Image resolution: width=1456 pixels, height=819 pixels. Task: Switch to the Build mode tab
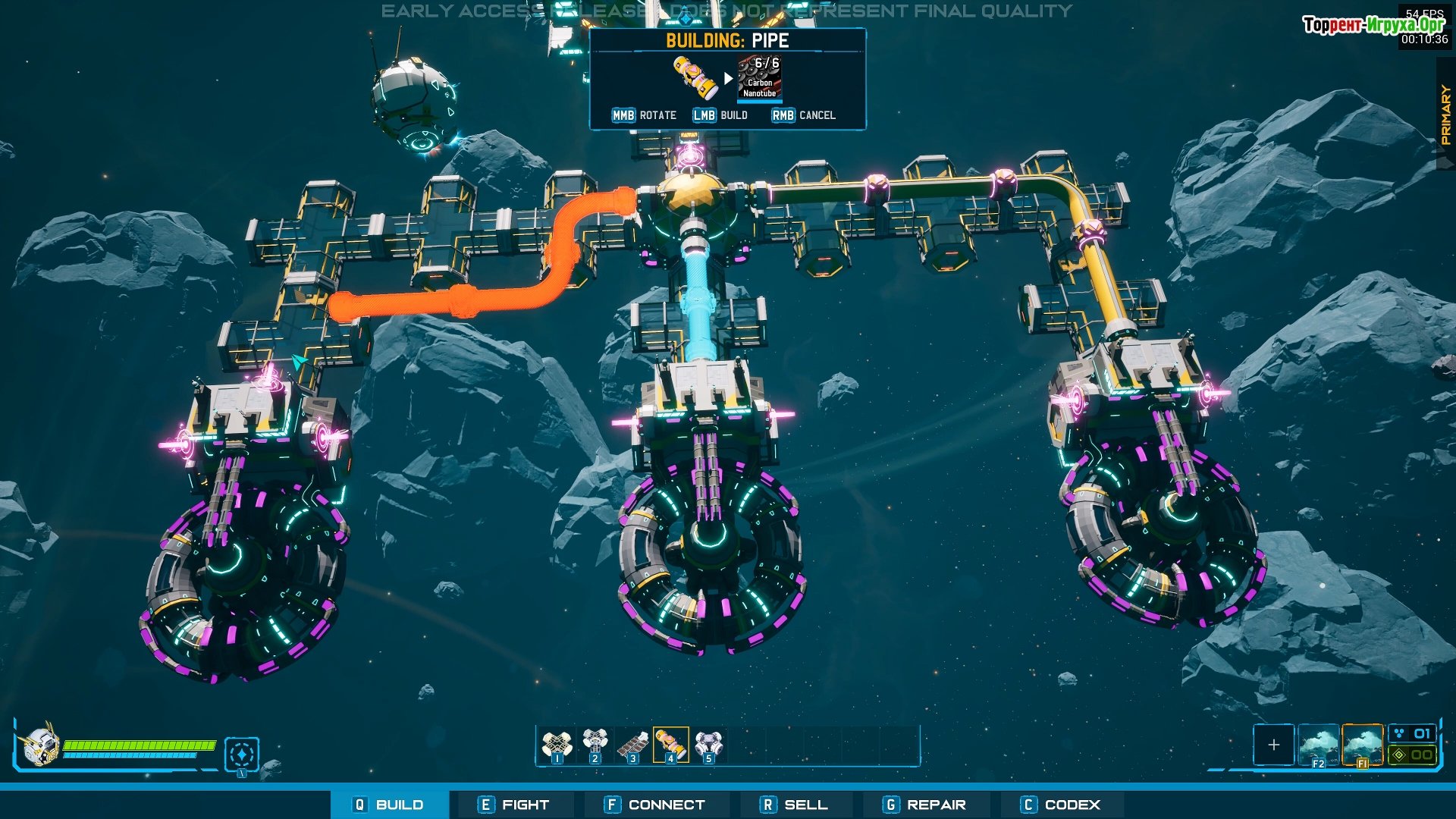pos(390,805)
